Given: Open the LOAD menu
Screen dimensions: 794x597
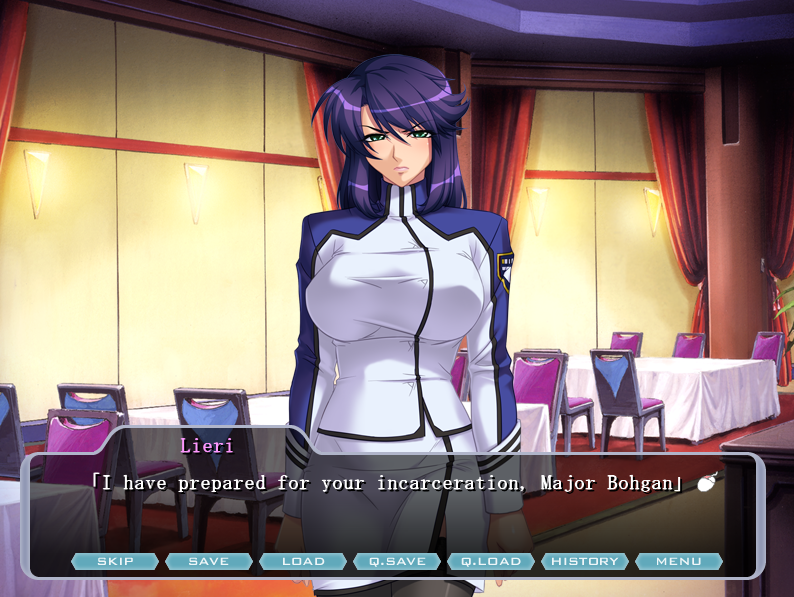Looking at the screenshot, I should tap(303, 561).
